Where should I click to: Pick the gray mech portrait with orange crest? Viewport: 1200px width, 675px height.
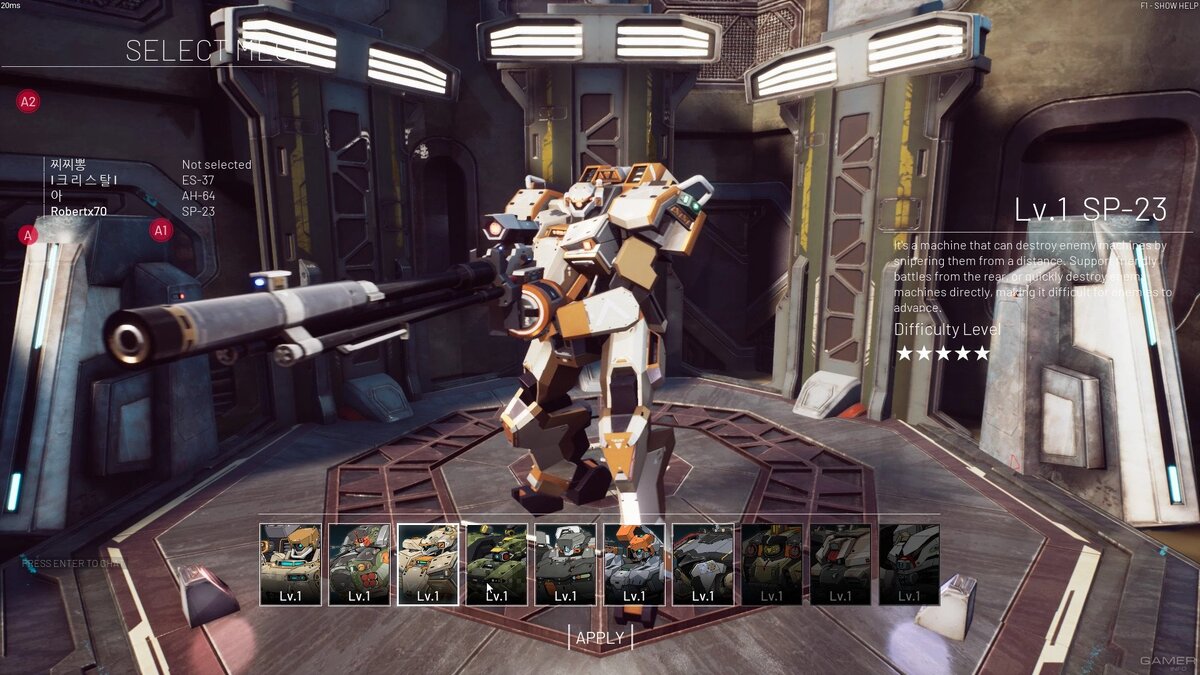[634, 564]
